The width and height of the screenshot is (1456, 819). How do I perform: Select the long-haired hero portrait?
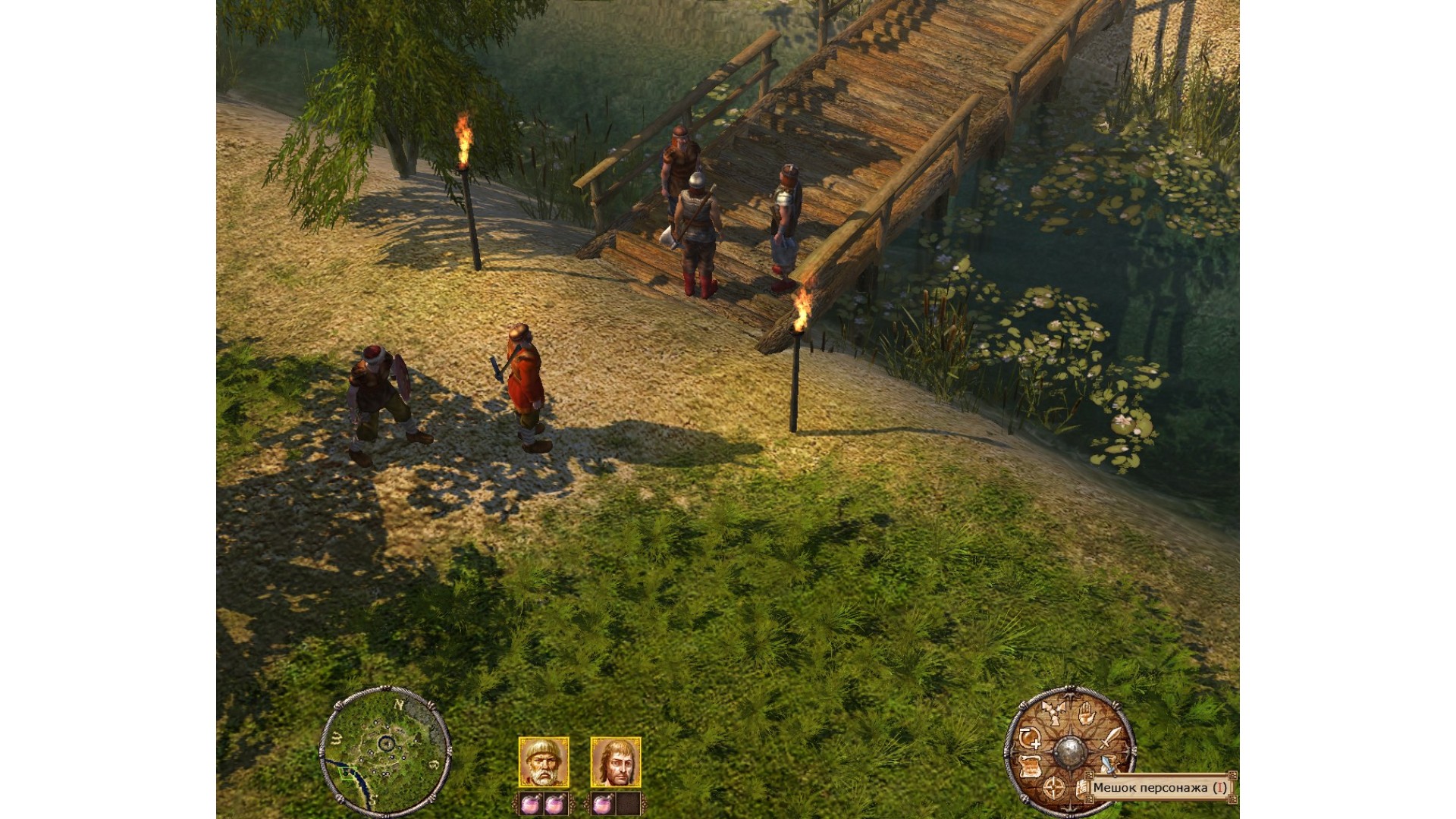pos(615,762)
